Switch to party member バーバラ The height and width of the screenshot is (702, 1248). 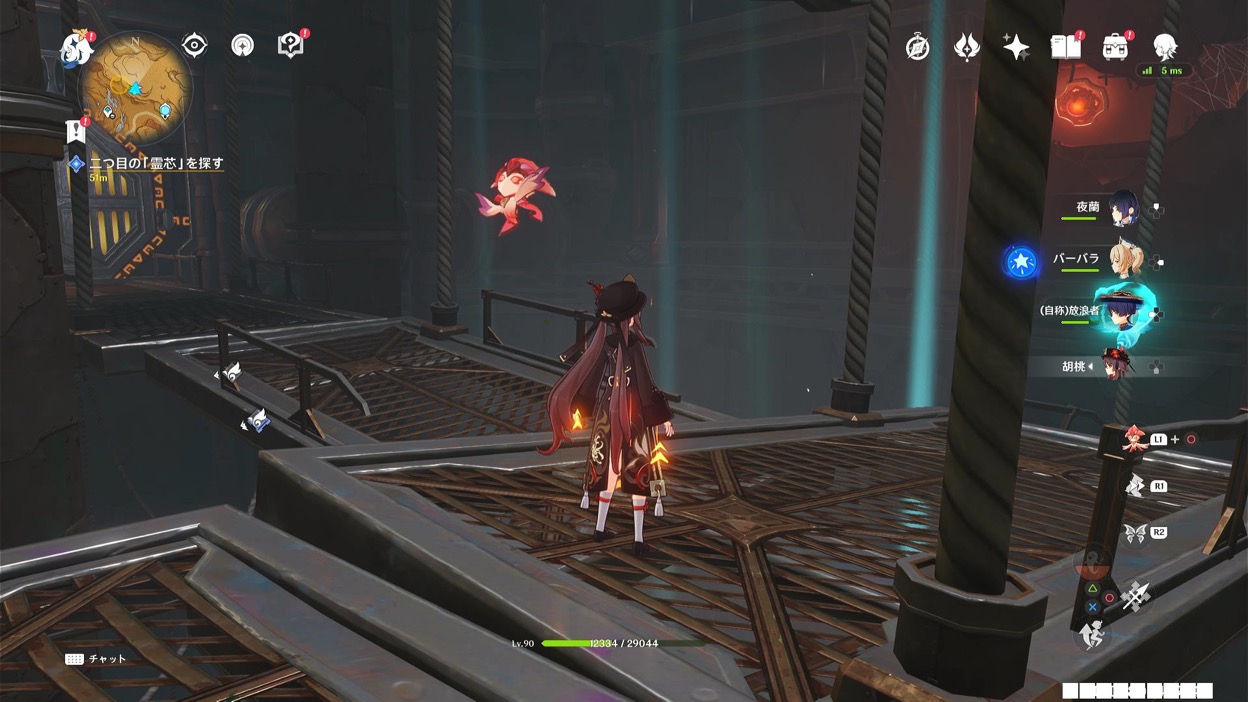[x=1121, y=260]
